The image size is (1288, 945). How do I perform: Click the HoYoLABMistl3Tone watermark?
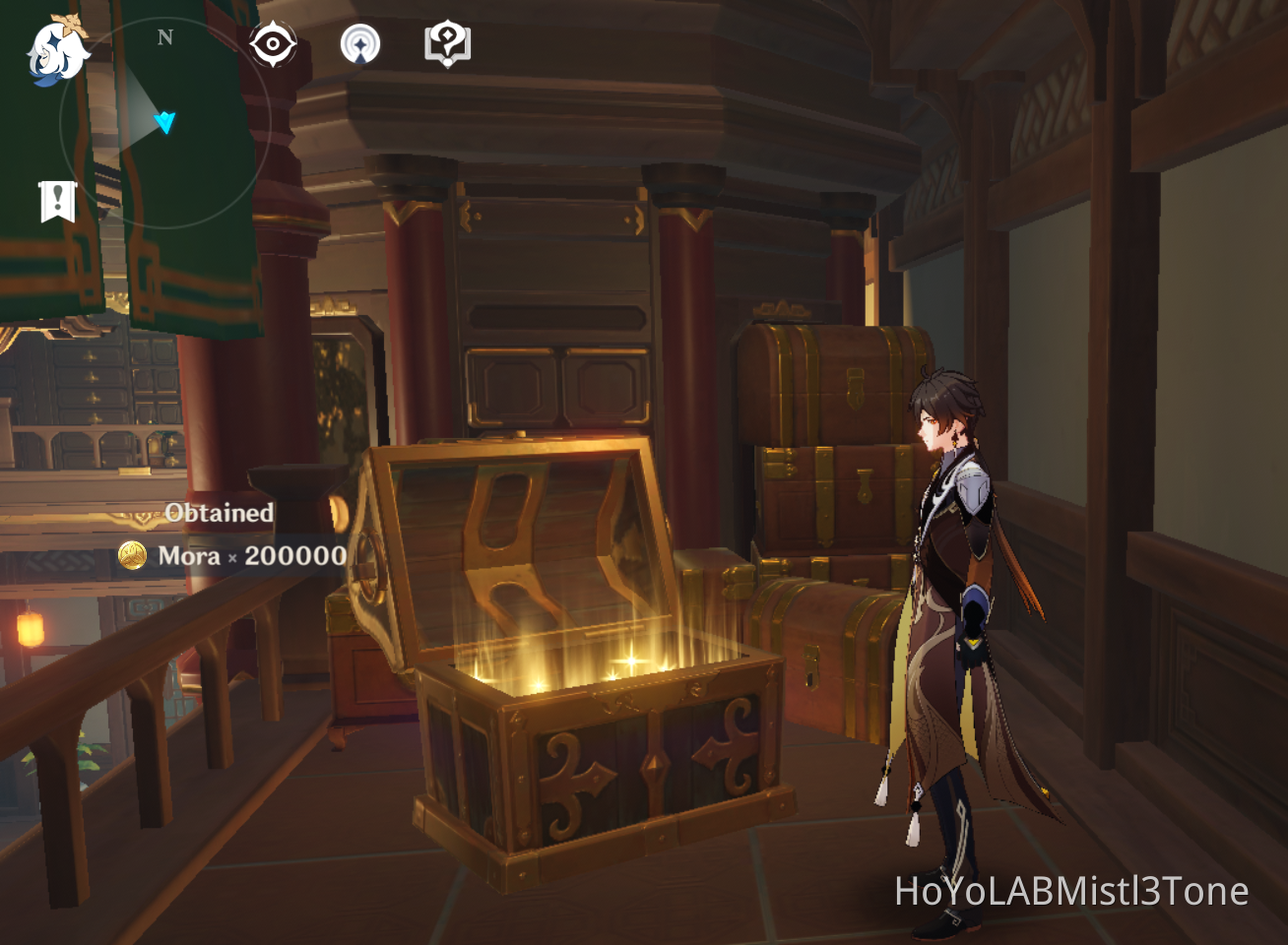coord(1073,893)
